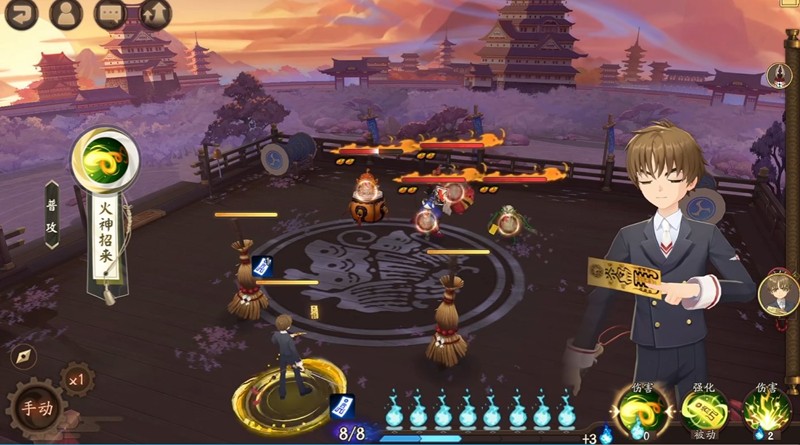The width and height of the screenshot is (800, 445).
Task: Activate the 0-cost fire swirl 伤害 skill
Action: click(639, 411)
